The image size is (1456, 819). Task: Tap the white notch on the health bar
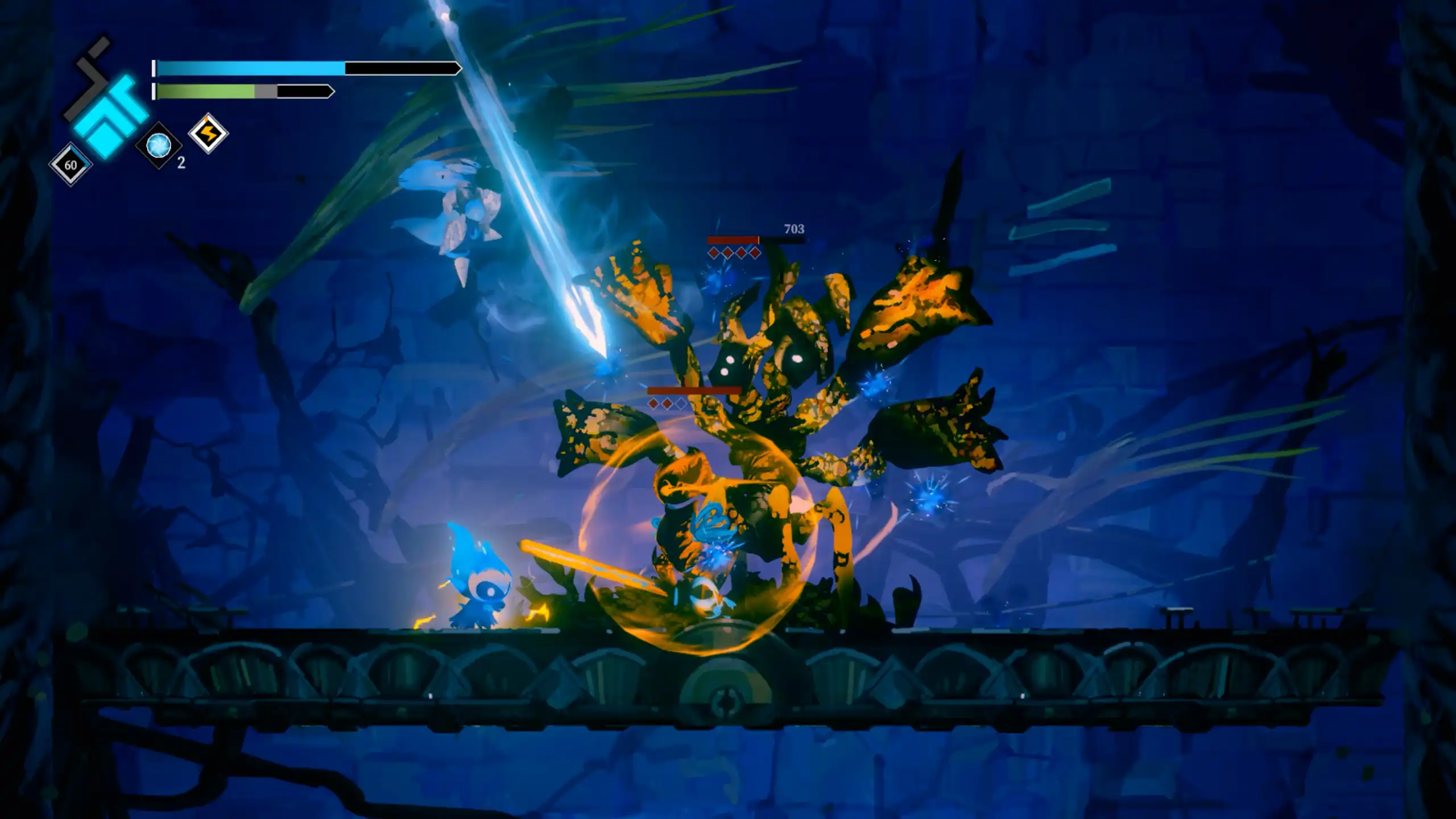coord(155,68)
